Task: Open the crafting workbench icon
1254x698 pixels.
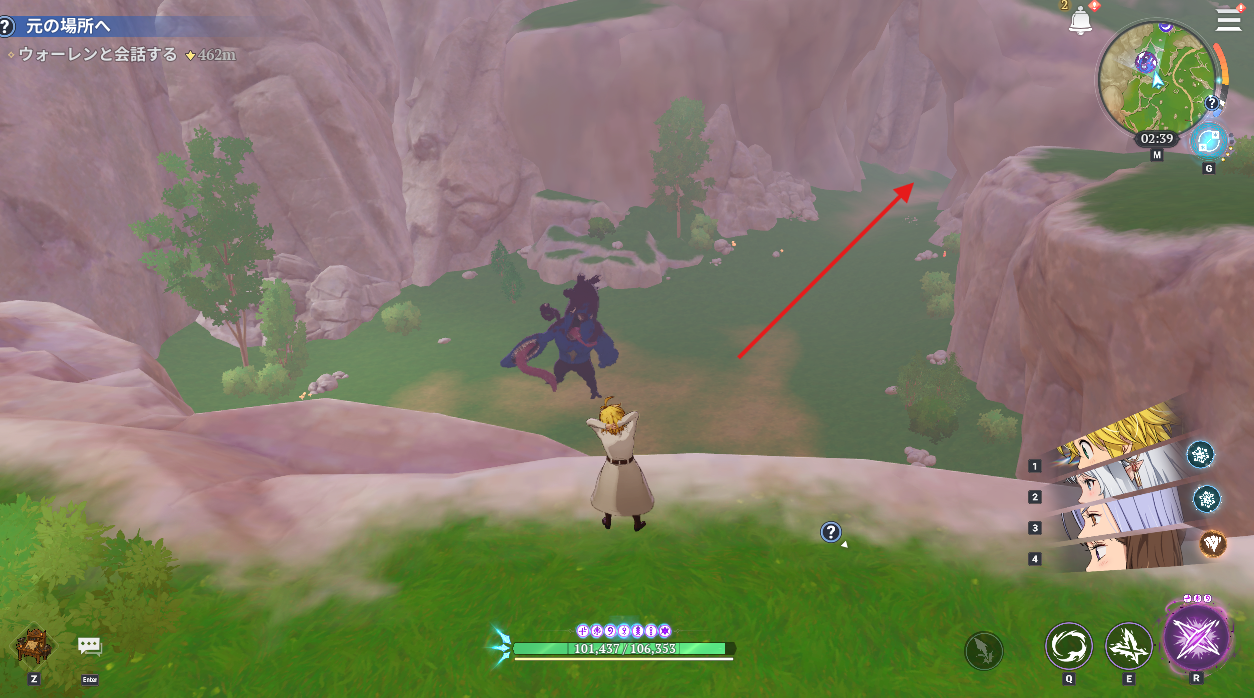Action: pyautogui.click(x=35, y=646)
